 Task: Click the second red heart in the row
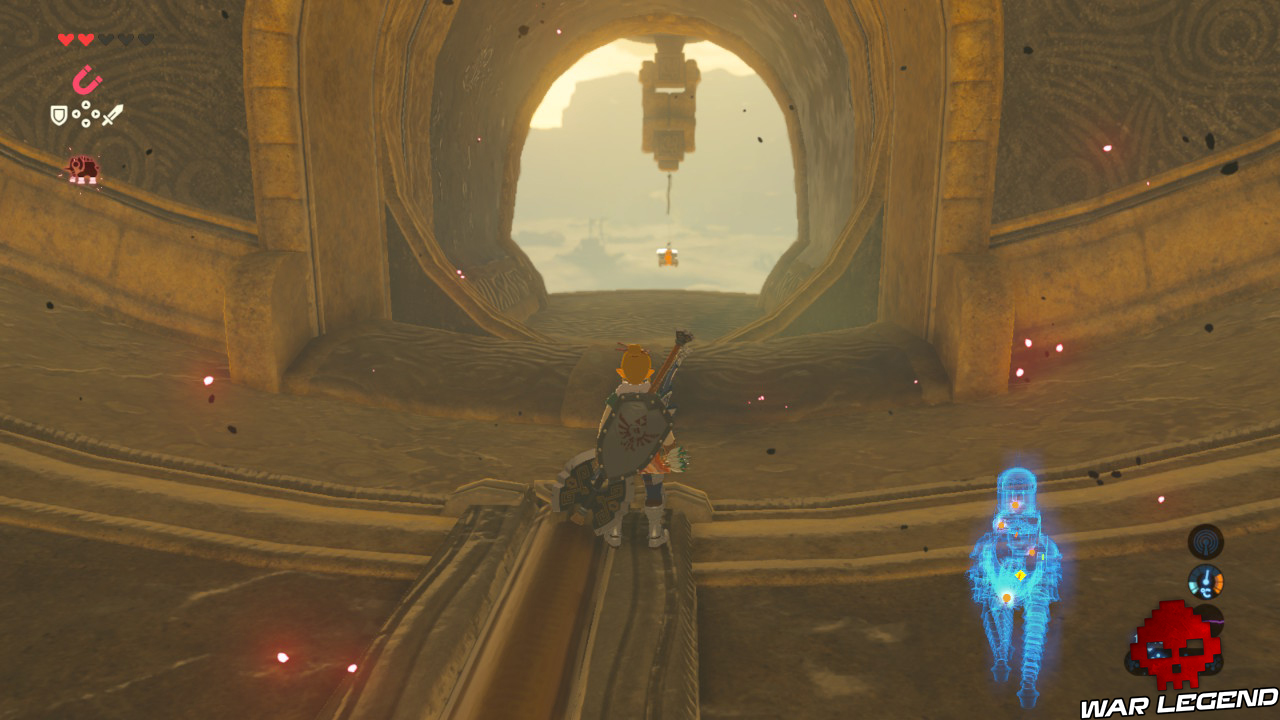tap(86, 39)
